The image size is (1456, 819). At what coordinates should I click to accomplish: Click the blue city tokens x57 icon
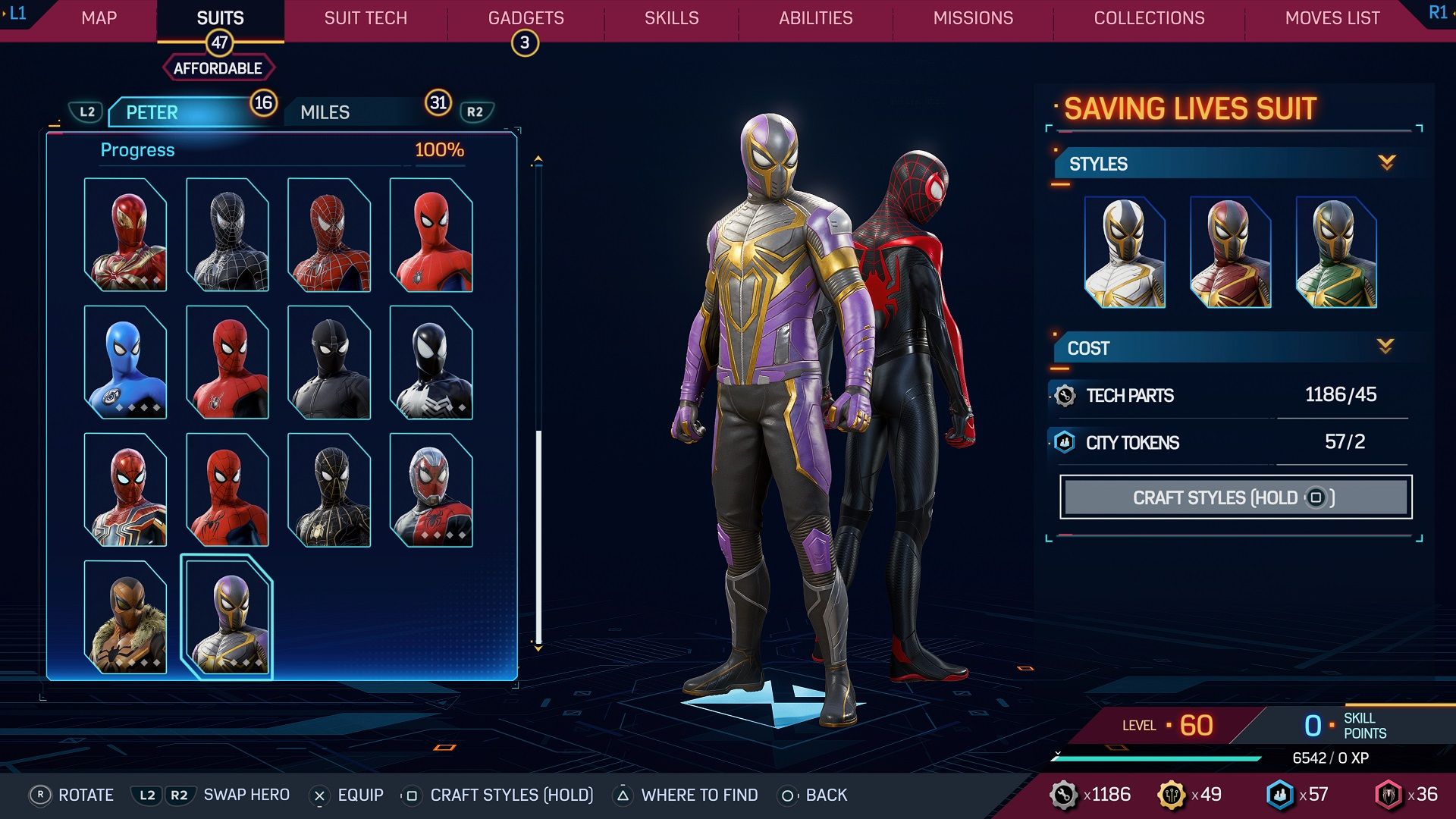pos(1281,795)
